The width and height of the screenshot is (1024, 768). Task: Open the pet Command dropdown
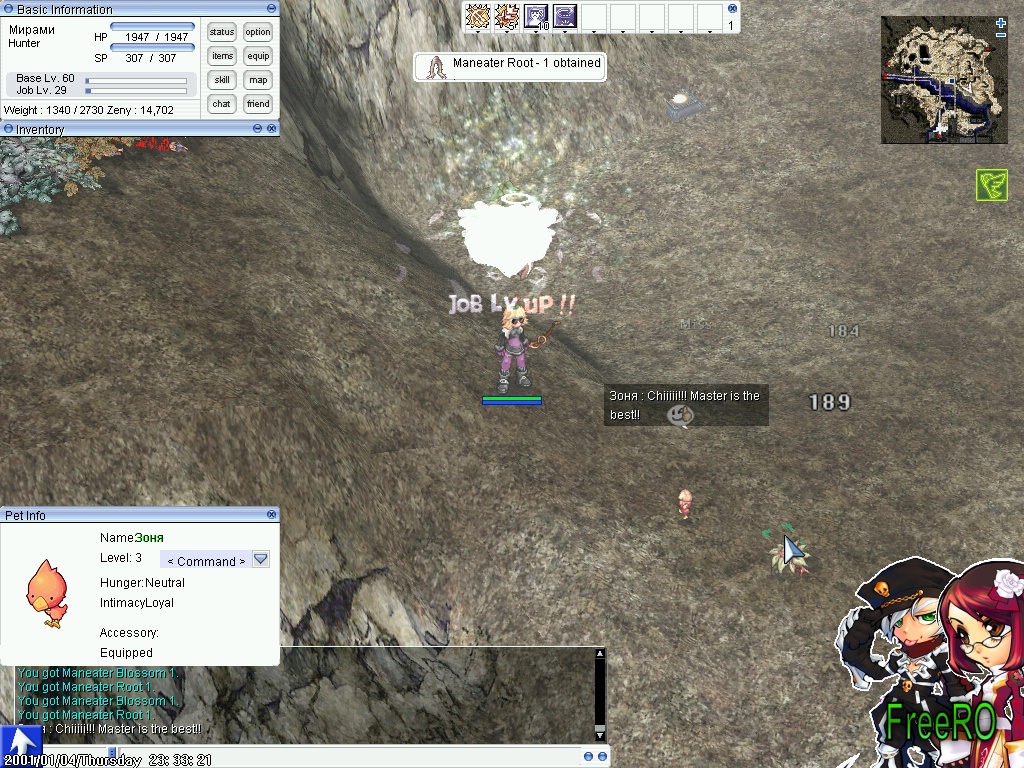(261, 560)
